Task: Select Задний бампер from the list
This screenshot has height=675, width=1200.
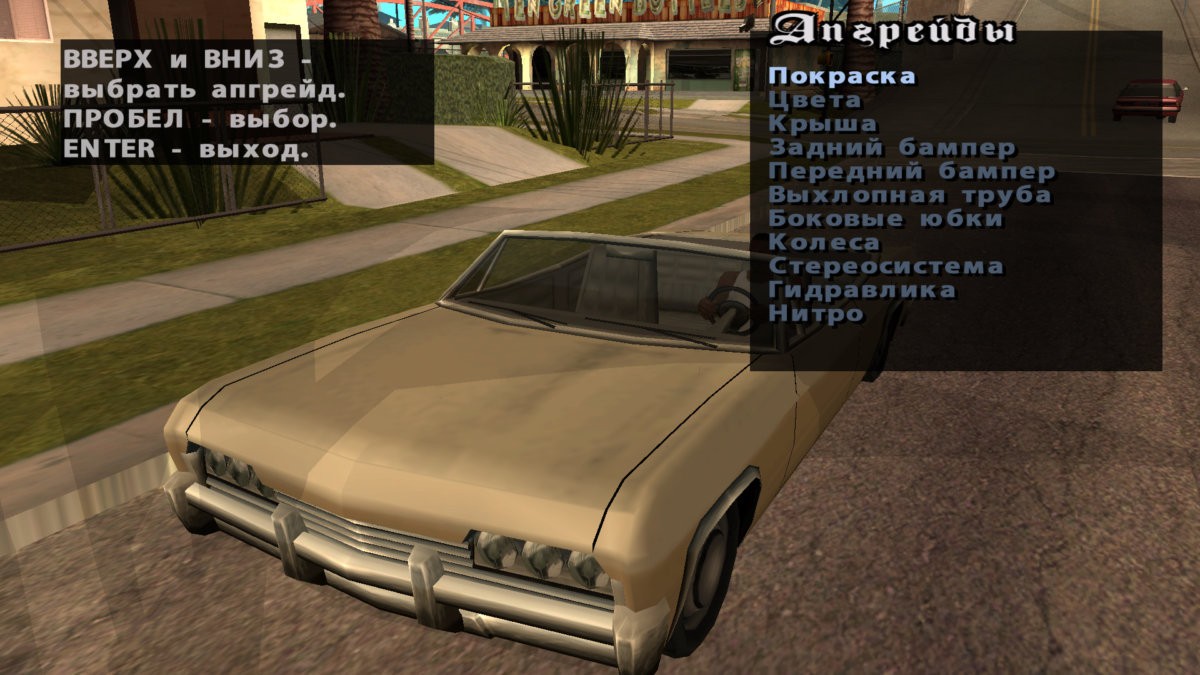Action: pos(892,148)
